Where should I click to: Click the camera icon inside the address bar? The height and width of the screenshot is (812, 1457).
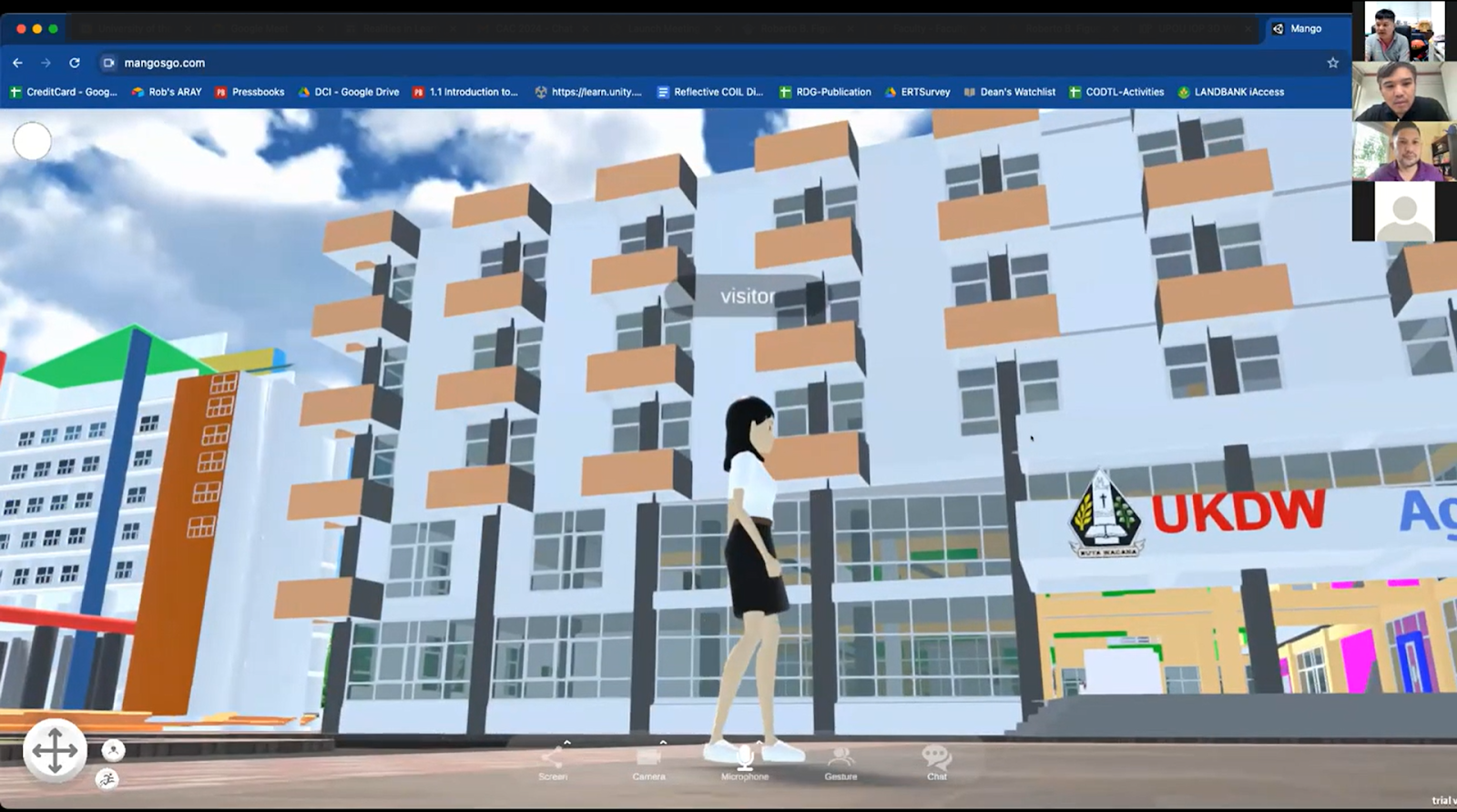coord(110,63)
